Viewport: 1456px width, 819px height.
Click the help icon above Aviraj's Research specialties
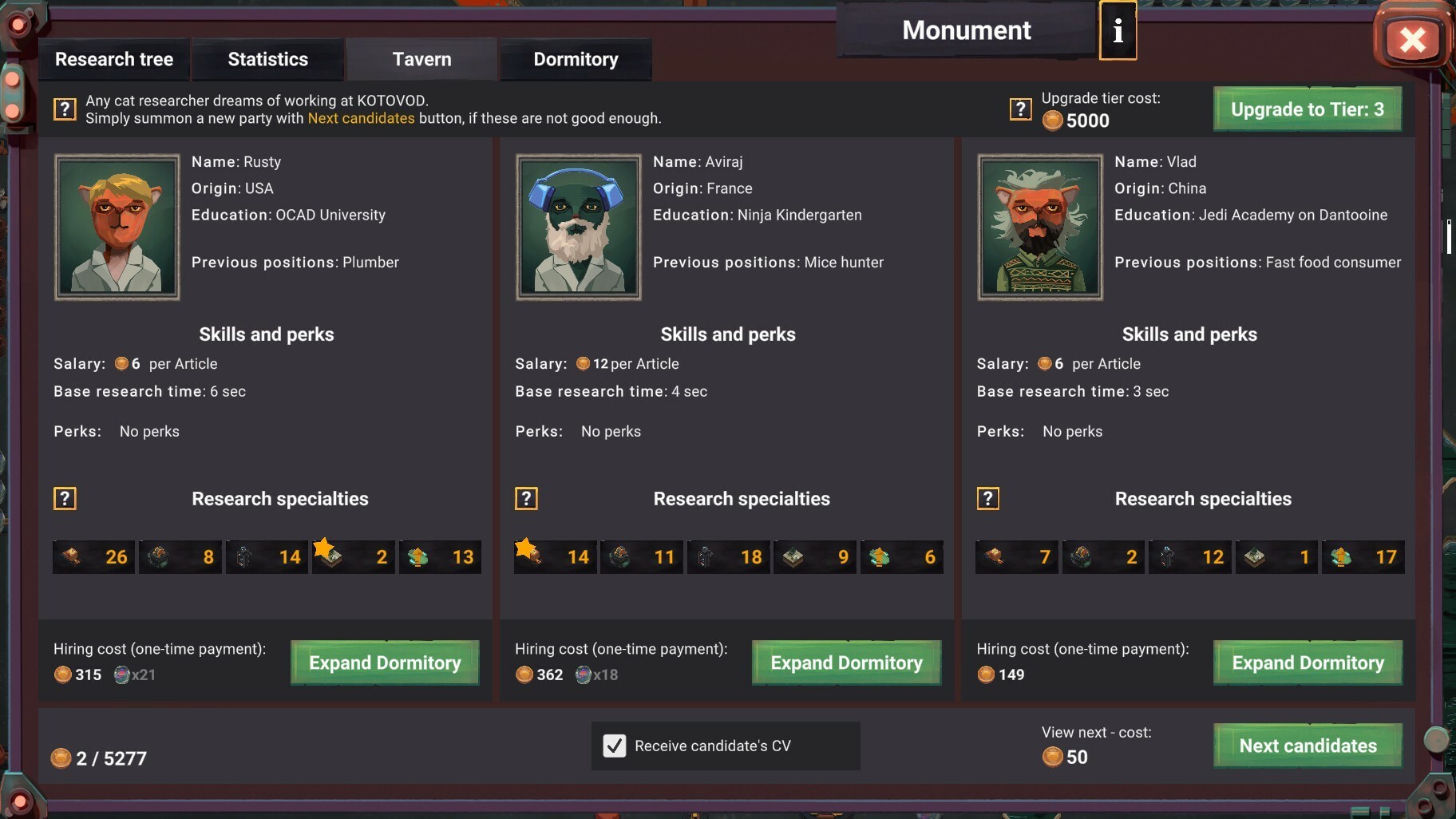[528, 498]
